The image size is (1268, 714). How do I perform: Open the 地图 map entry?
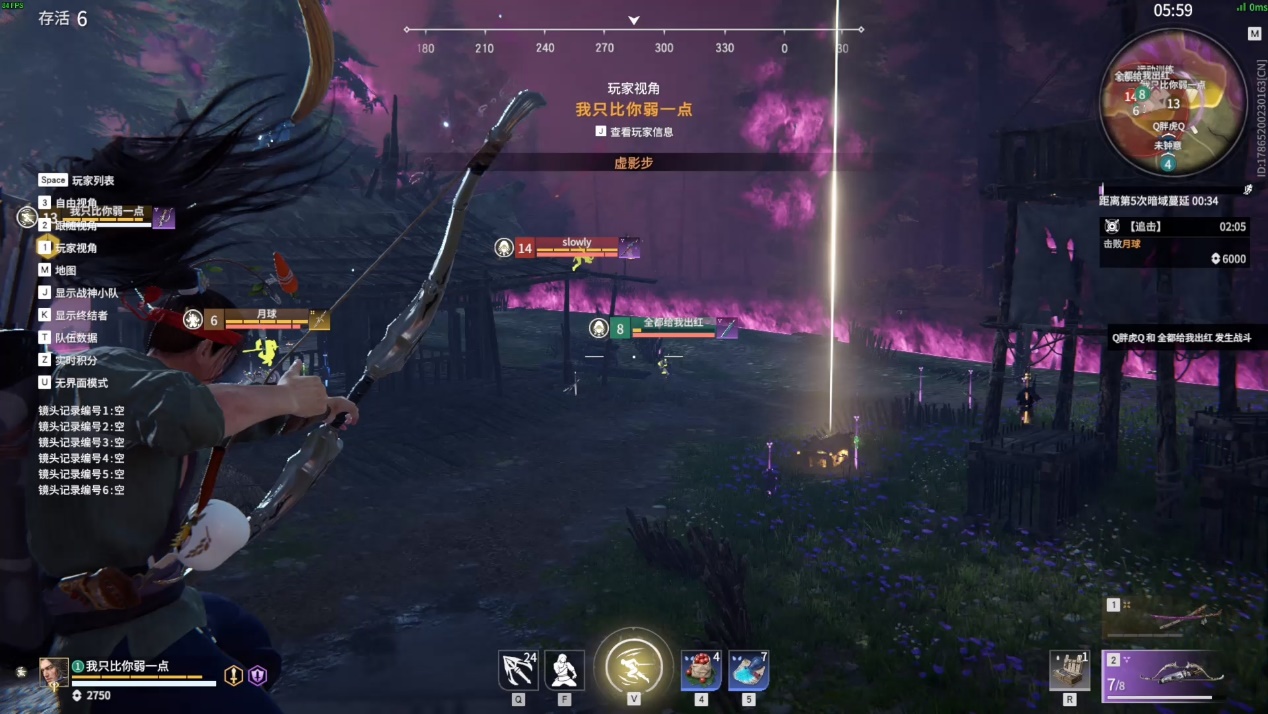65,270
